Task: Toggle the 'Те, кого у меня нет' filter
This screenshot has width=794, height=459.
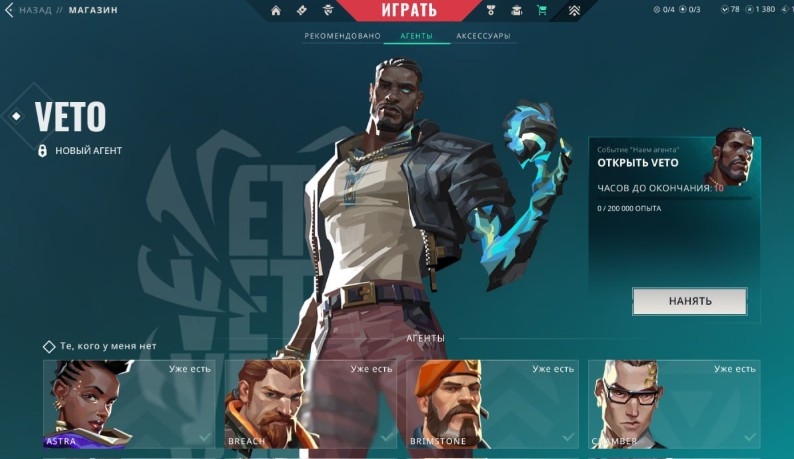Action: pyautogui.click(x=49, y=346)
